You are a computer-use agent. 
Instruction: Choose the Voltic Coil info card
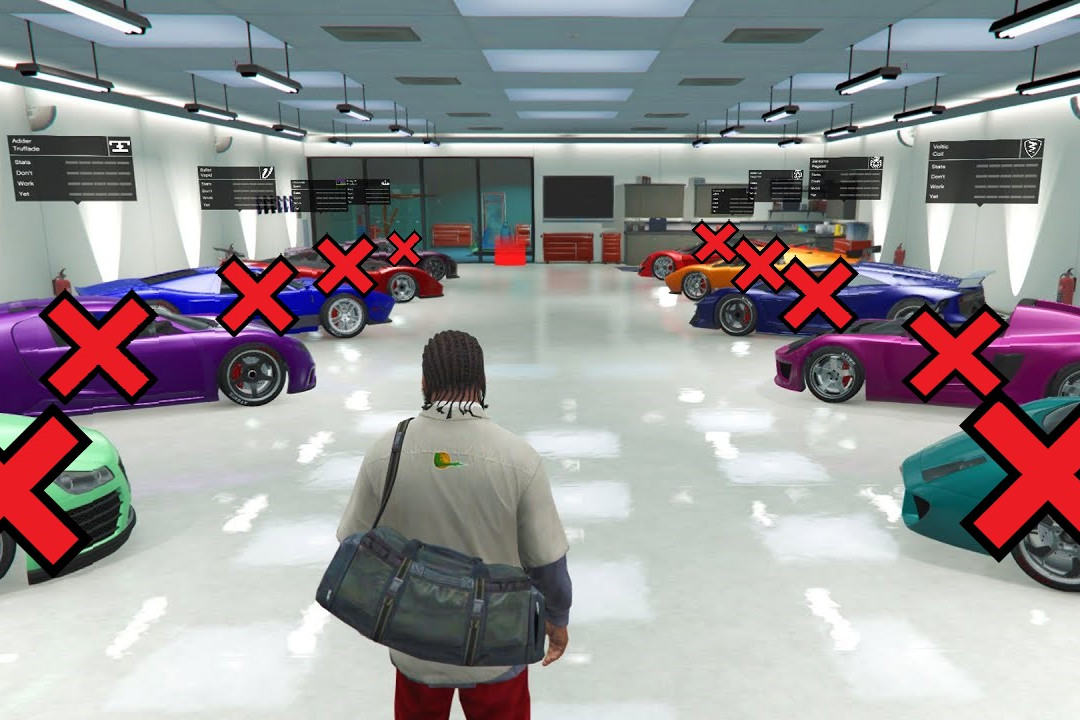[983, 171]
